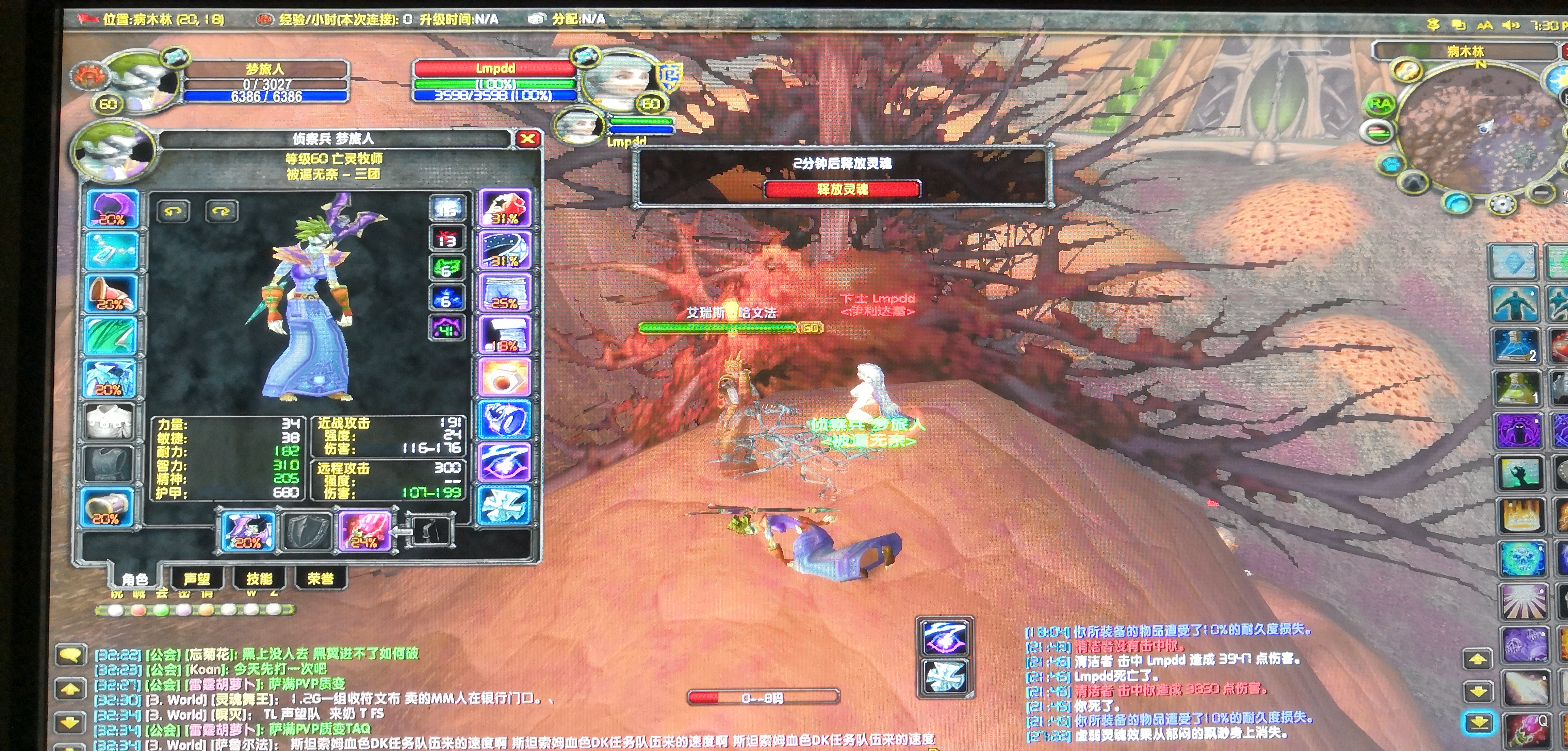Open the chat menu speech bubble
Screen dimensions: 1568x751
[x=71, y=655]
